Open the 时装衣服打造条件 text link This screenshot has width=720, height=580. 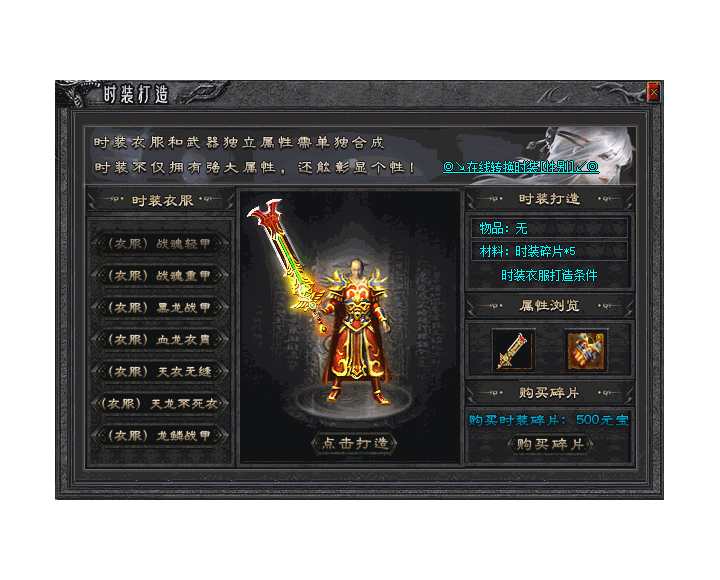click(x=549, y=275)
